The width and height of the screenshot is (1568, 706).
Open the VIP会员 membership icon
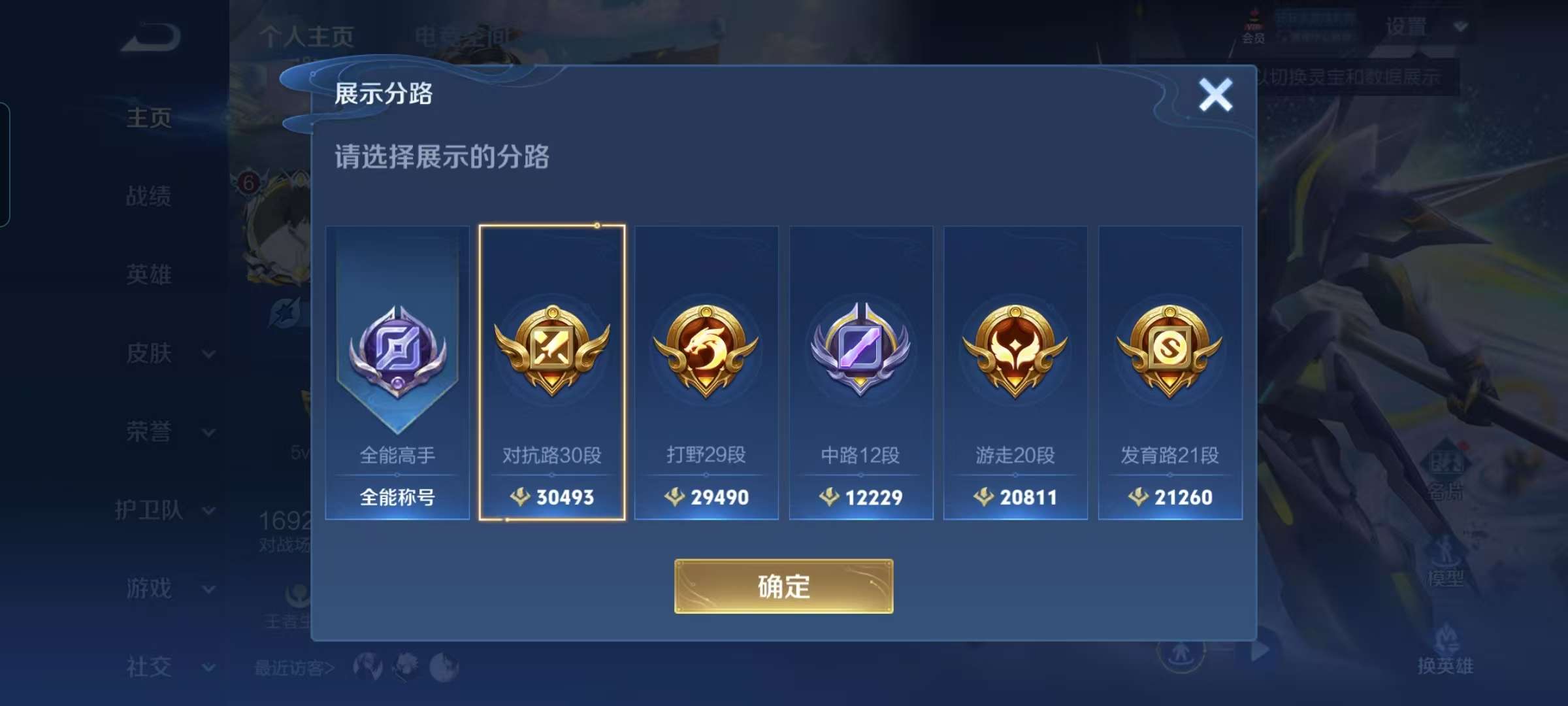point(1252,26)
